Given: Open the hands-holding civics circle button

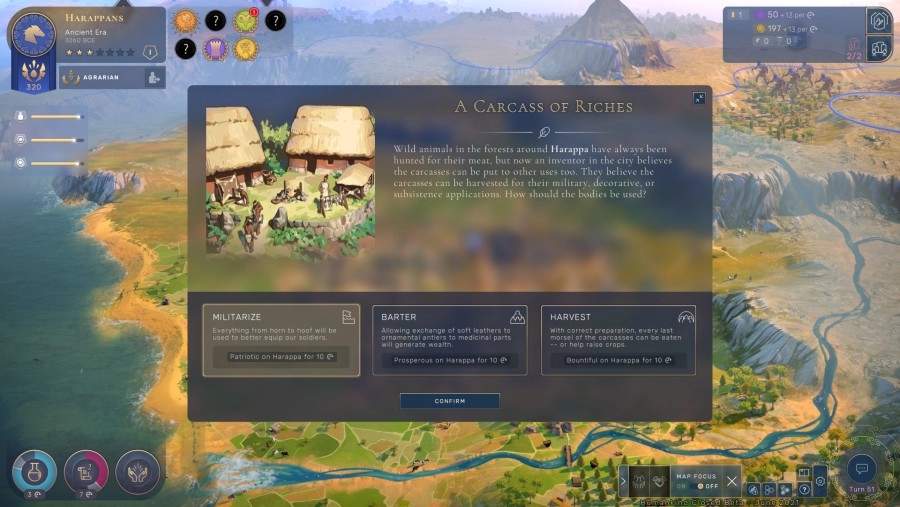Looking at the screenshot, I should (x=138, y=473).
